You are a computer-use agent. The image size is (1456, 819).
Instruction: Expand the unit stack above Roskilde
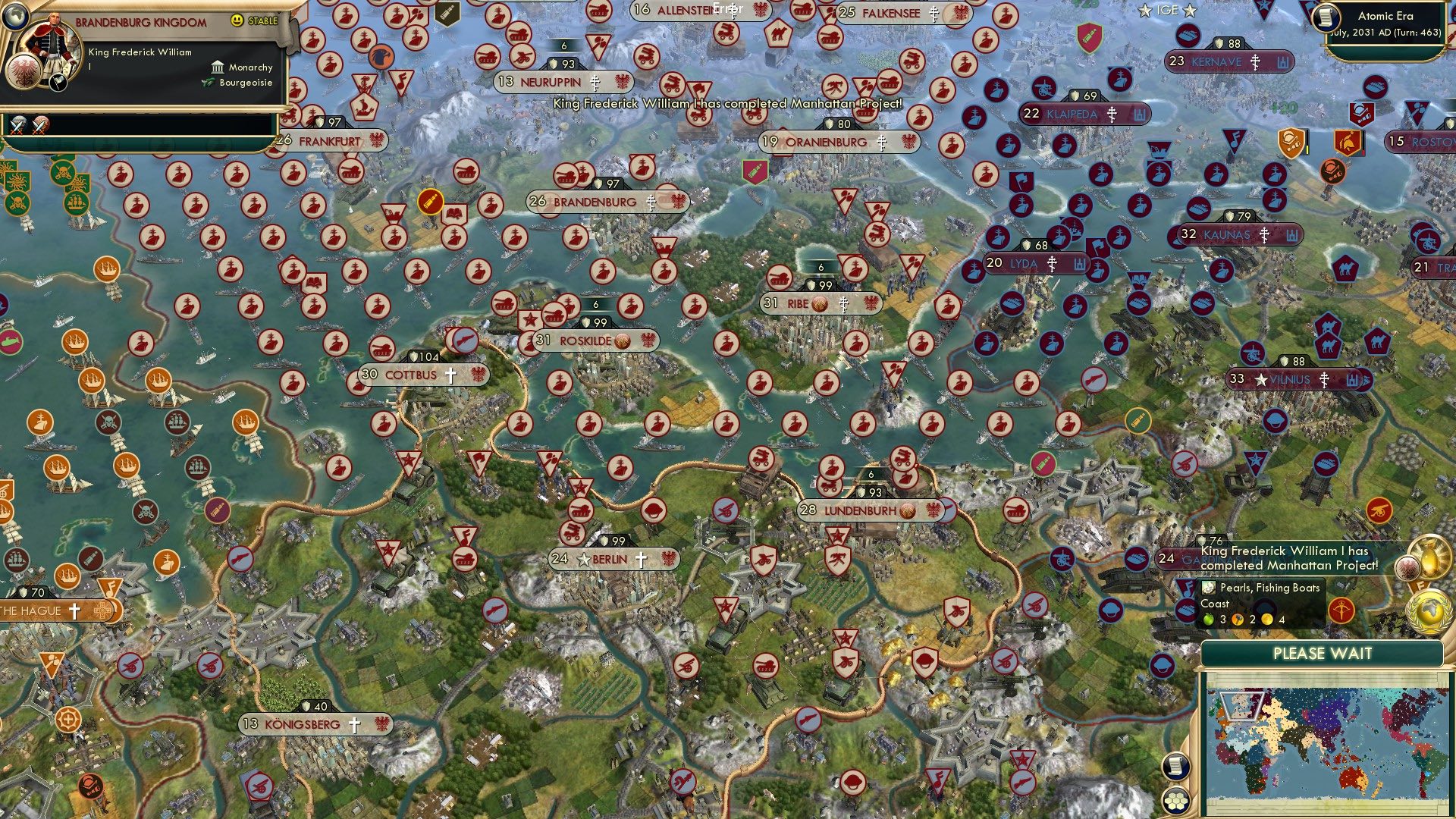pos(595,303)
